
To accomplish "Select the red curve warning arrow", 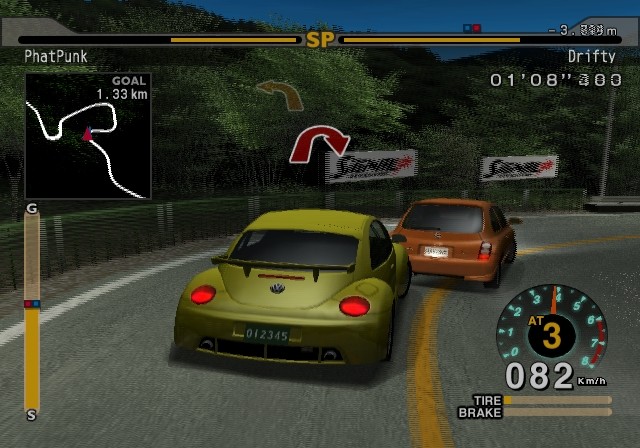I will 318,143.
